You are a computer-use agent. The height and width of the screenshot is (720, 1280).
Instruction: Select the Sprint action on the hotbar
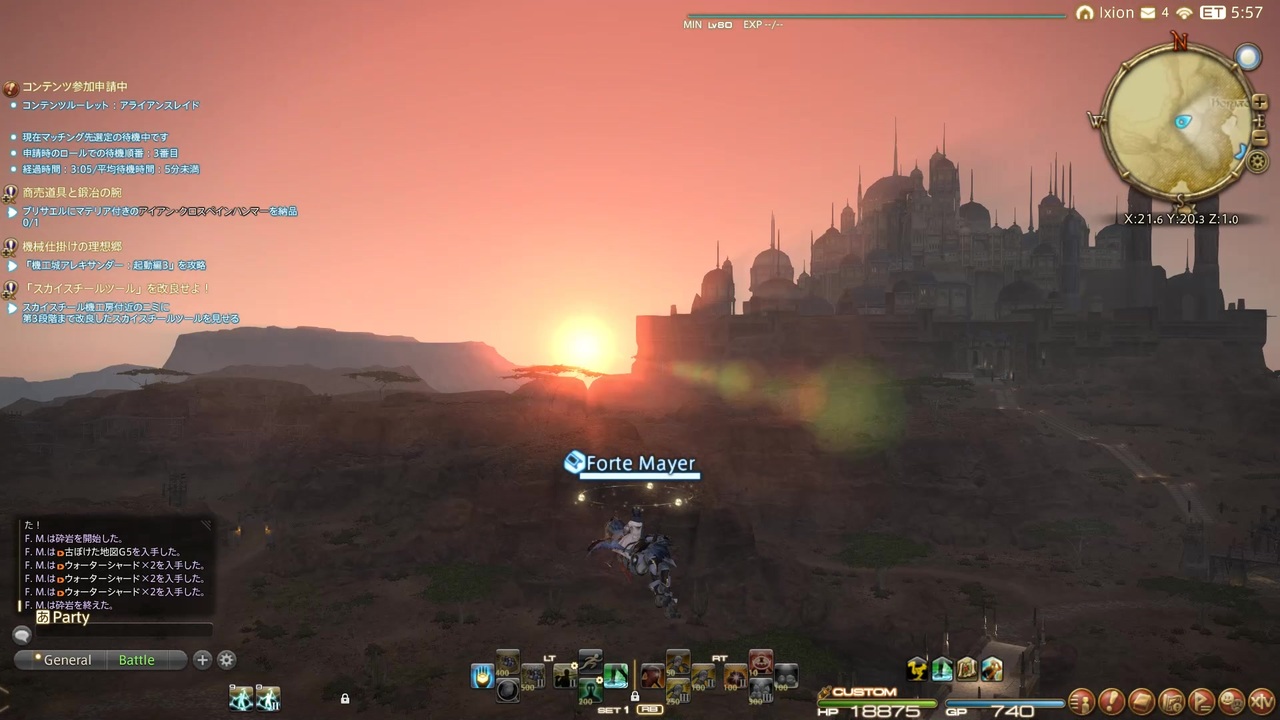coord(591,659)
